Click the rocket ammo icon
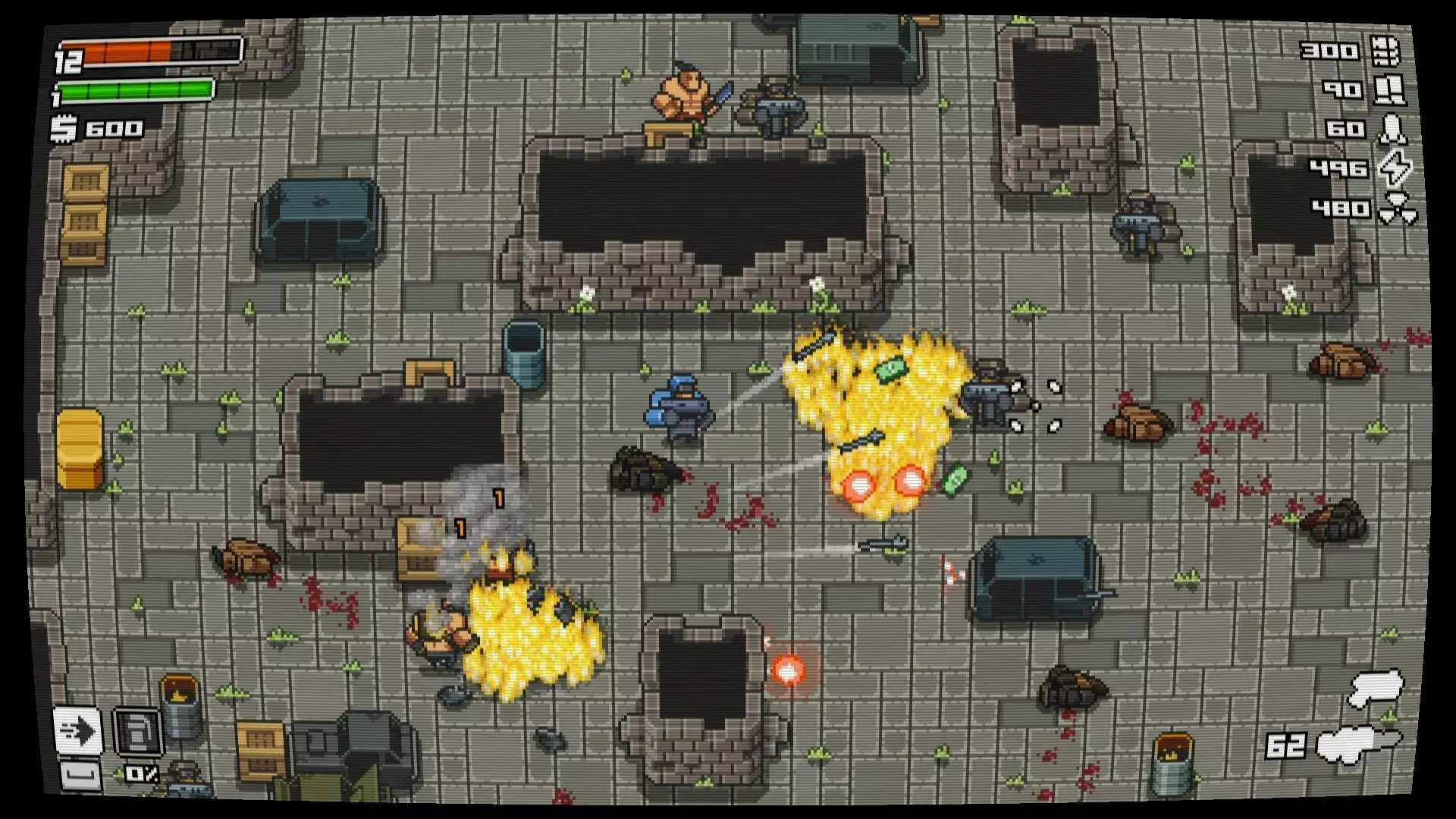Viewport: 1456px width, 819px height. [x=1392, y=129]
